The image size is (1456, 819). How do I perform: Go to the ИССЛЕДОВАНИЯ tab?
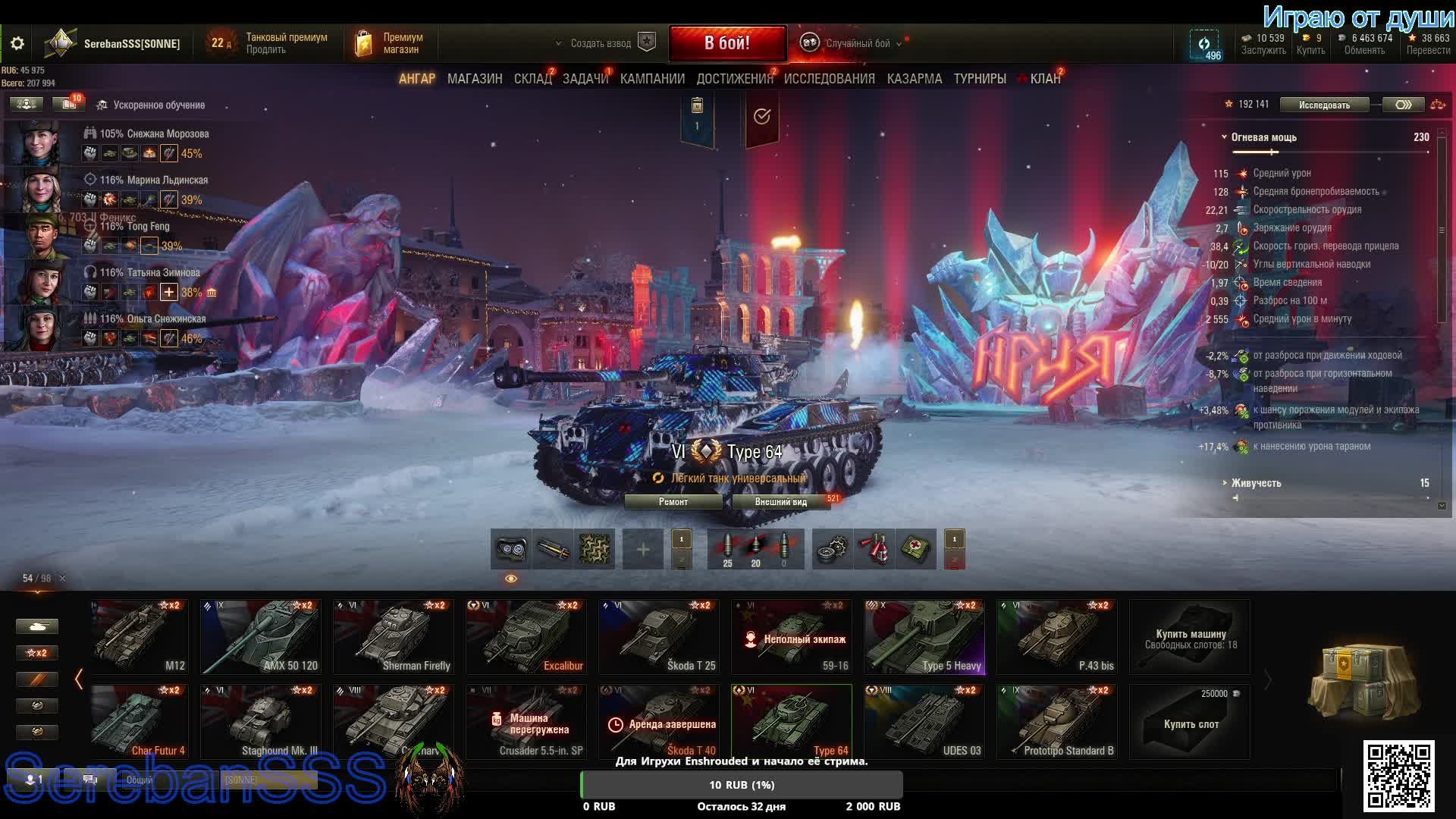[829, 79]
